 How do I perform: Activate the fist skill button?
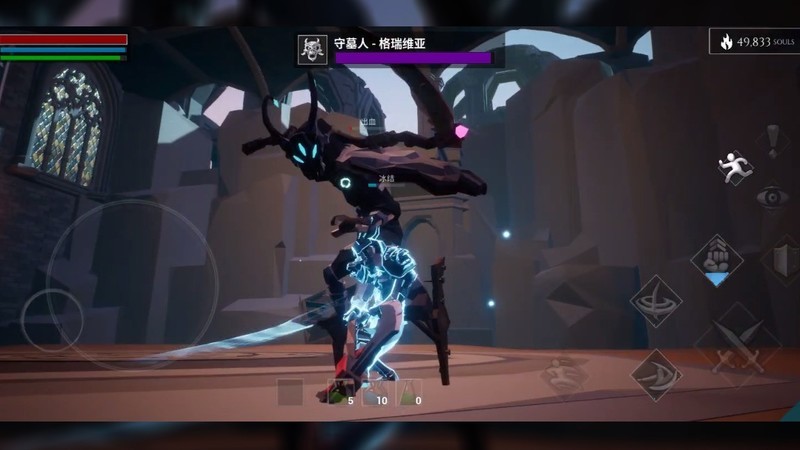[716, 255]
